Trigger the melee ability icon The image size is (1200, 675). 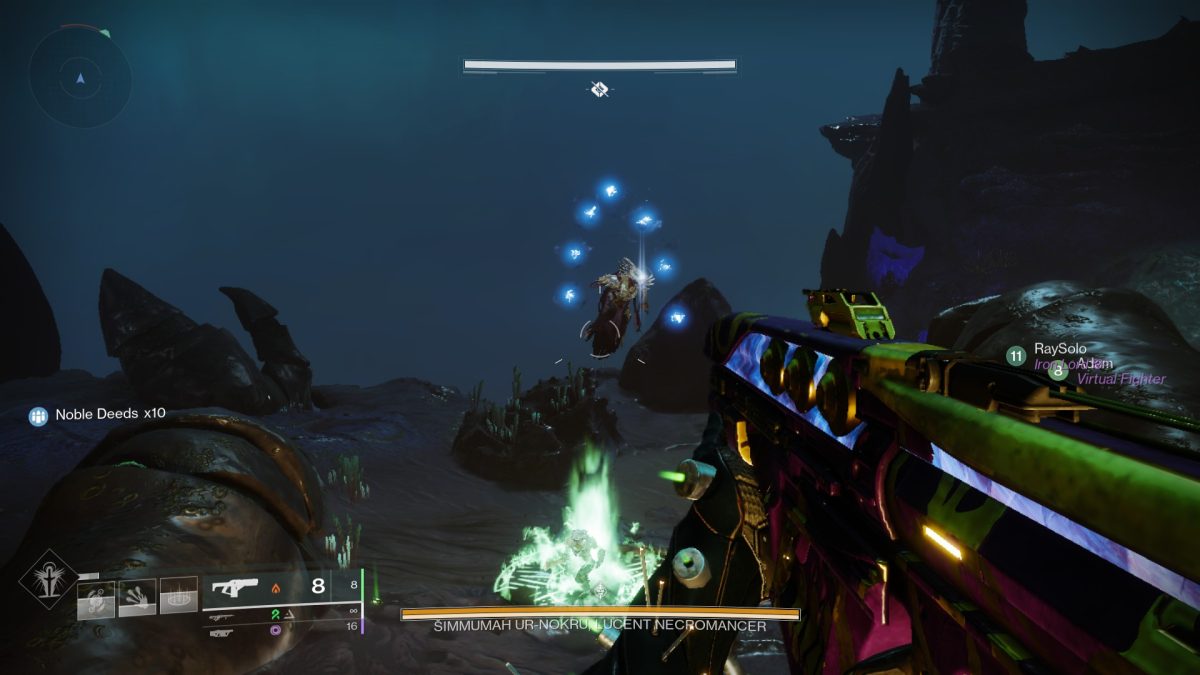(x=137, y=598)
